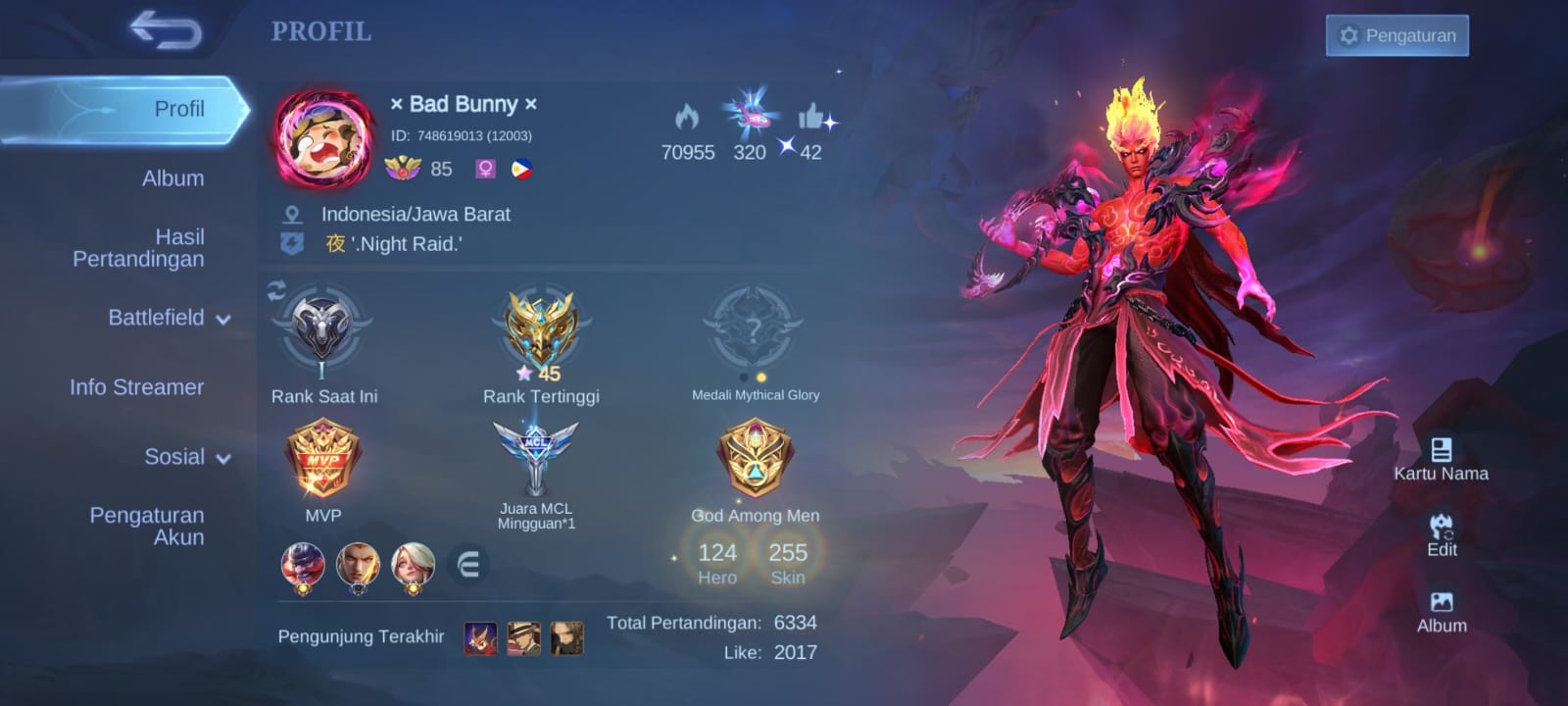
Task: Give a like with the thumbs-up icon
Action: 811,119
